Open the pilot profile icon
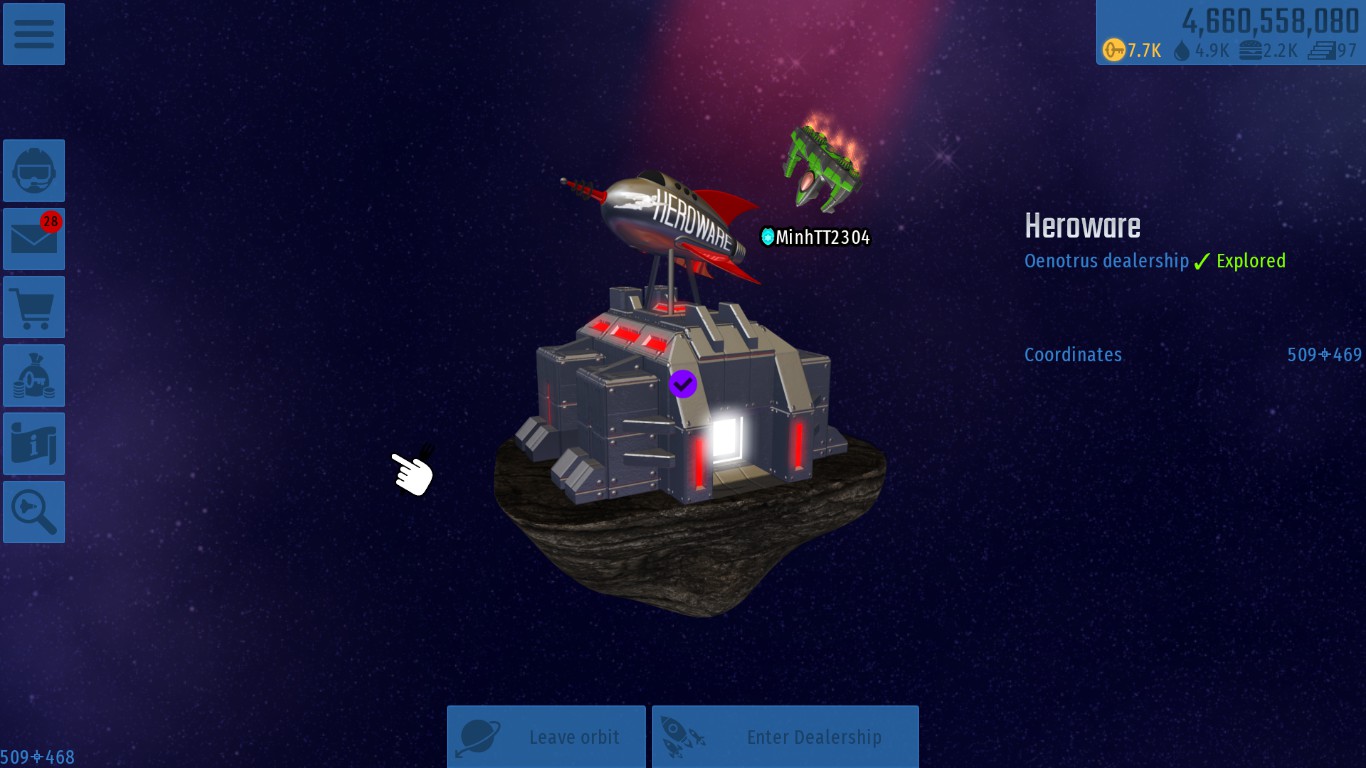 (34, 171)
